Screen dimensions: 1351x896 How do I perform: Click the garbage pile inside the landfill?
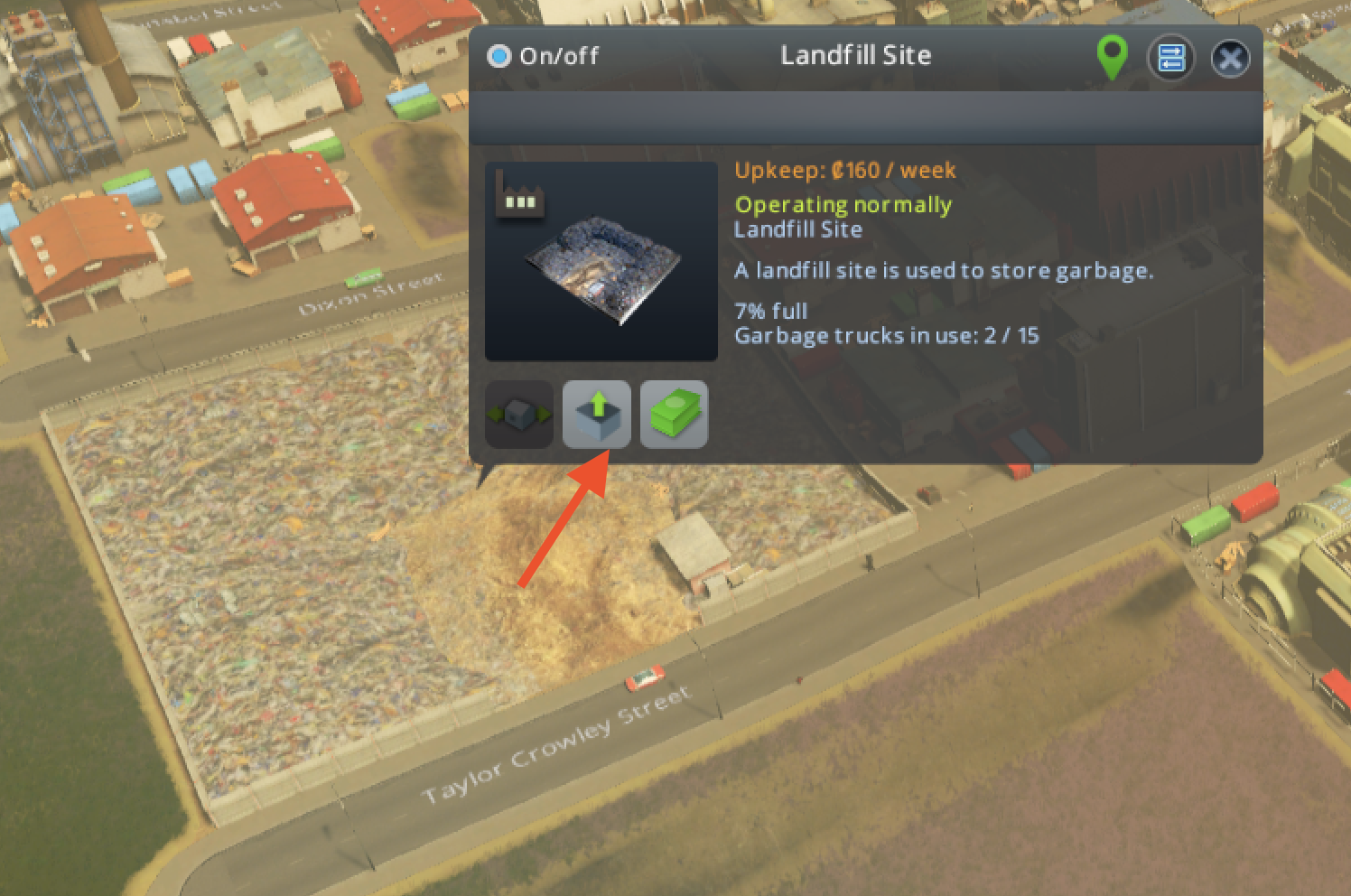coord(253,542)
